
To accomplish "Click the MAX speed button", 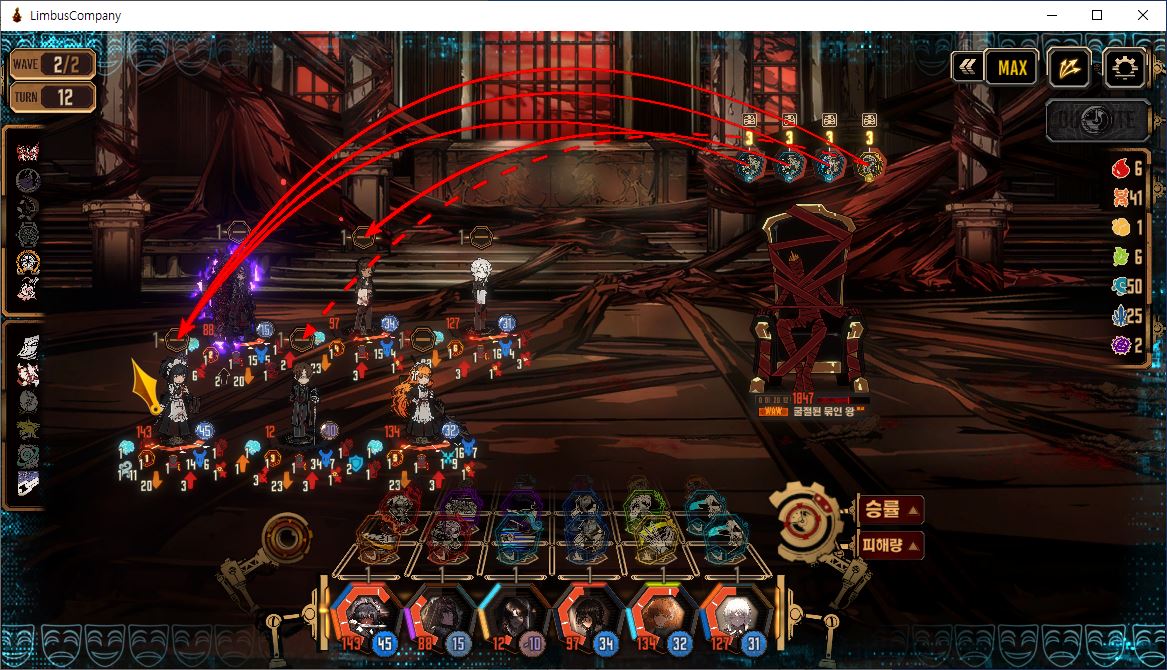I will coord(1012,68).
